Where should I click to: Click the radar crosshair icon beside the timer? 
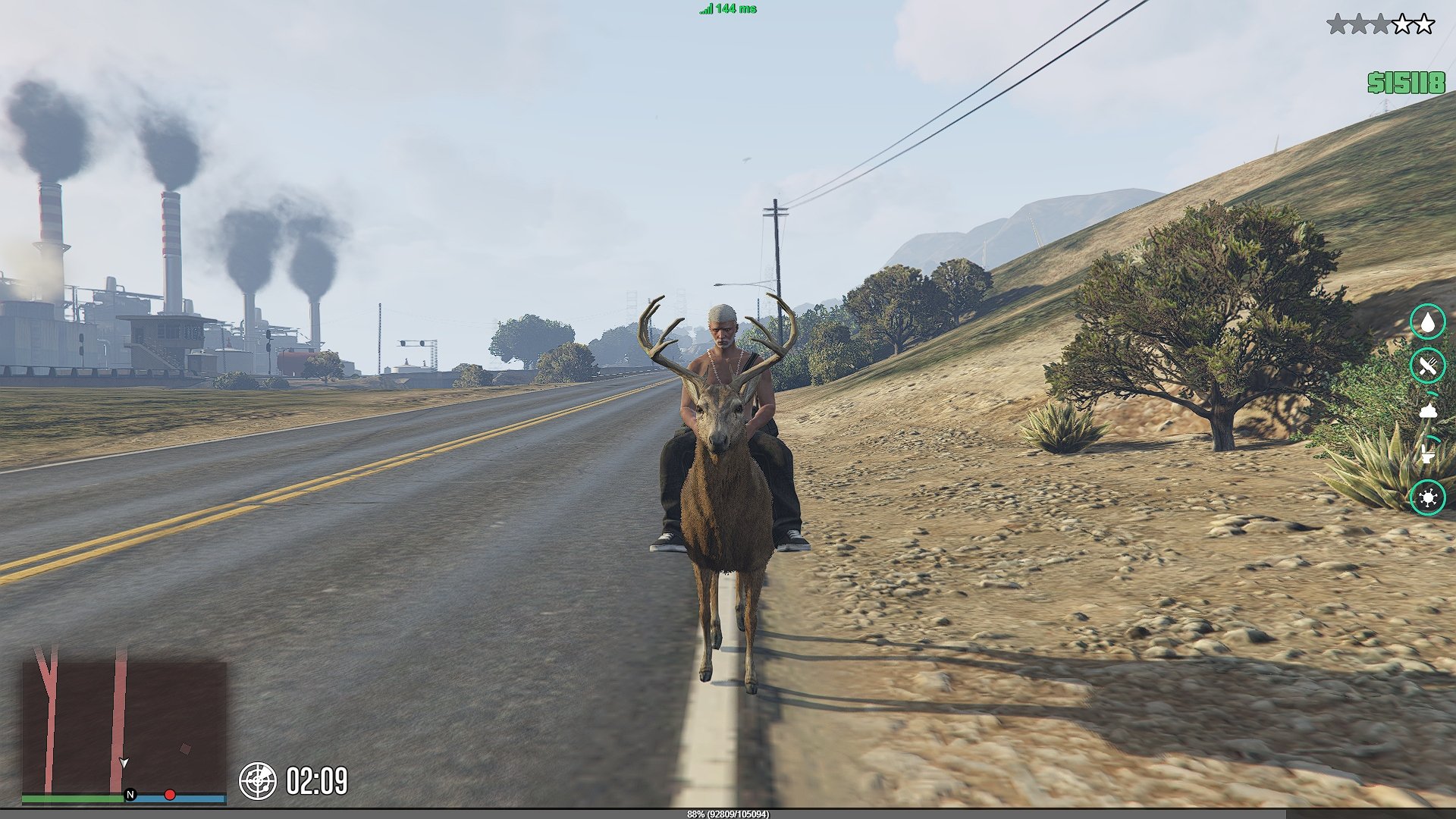258,781
